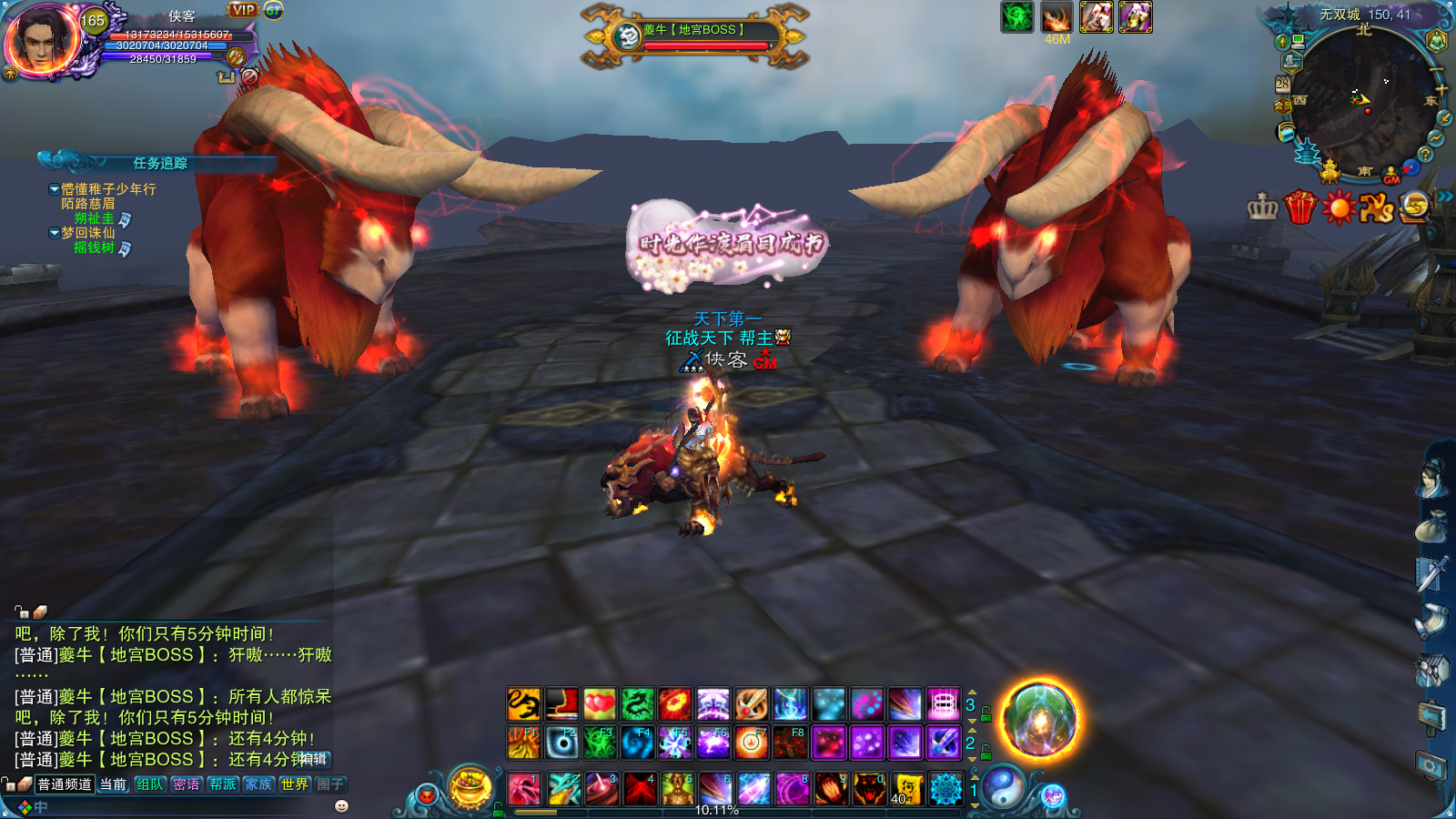Click the GM support icon by minimap
This screenshot has height=819, width=1456.
click(x=1391, y=175)
